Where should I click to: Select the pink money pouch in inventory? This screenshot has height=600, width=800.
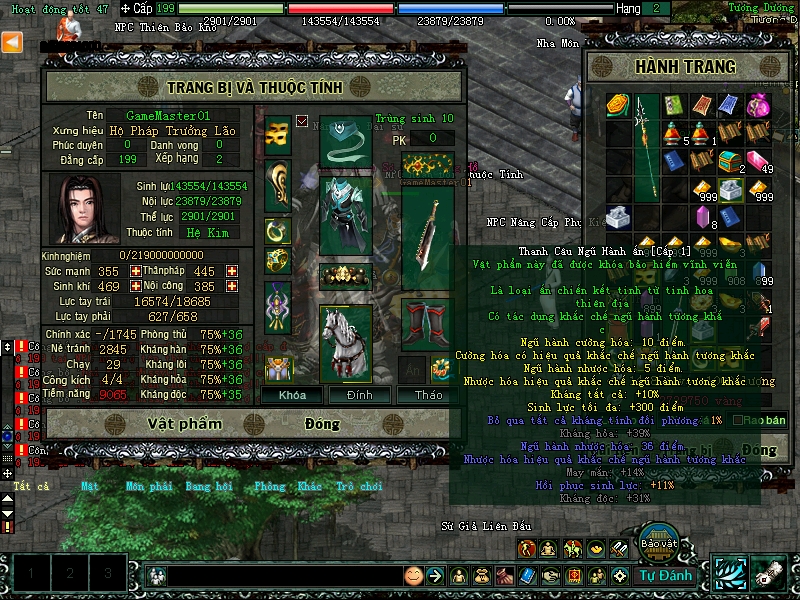click(x=758, y=105)
